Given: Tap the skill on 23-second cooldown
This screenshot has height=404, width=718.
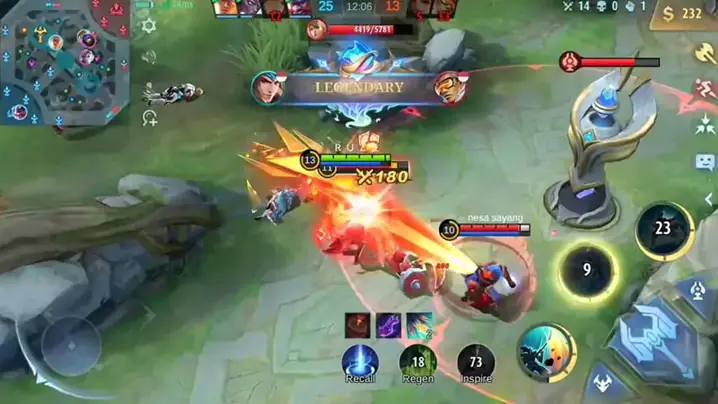Looking at the screenshot, I should [663, 230].
